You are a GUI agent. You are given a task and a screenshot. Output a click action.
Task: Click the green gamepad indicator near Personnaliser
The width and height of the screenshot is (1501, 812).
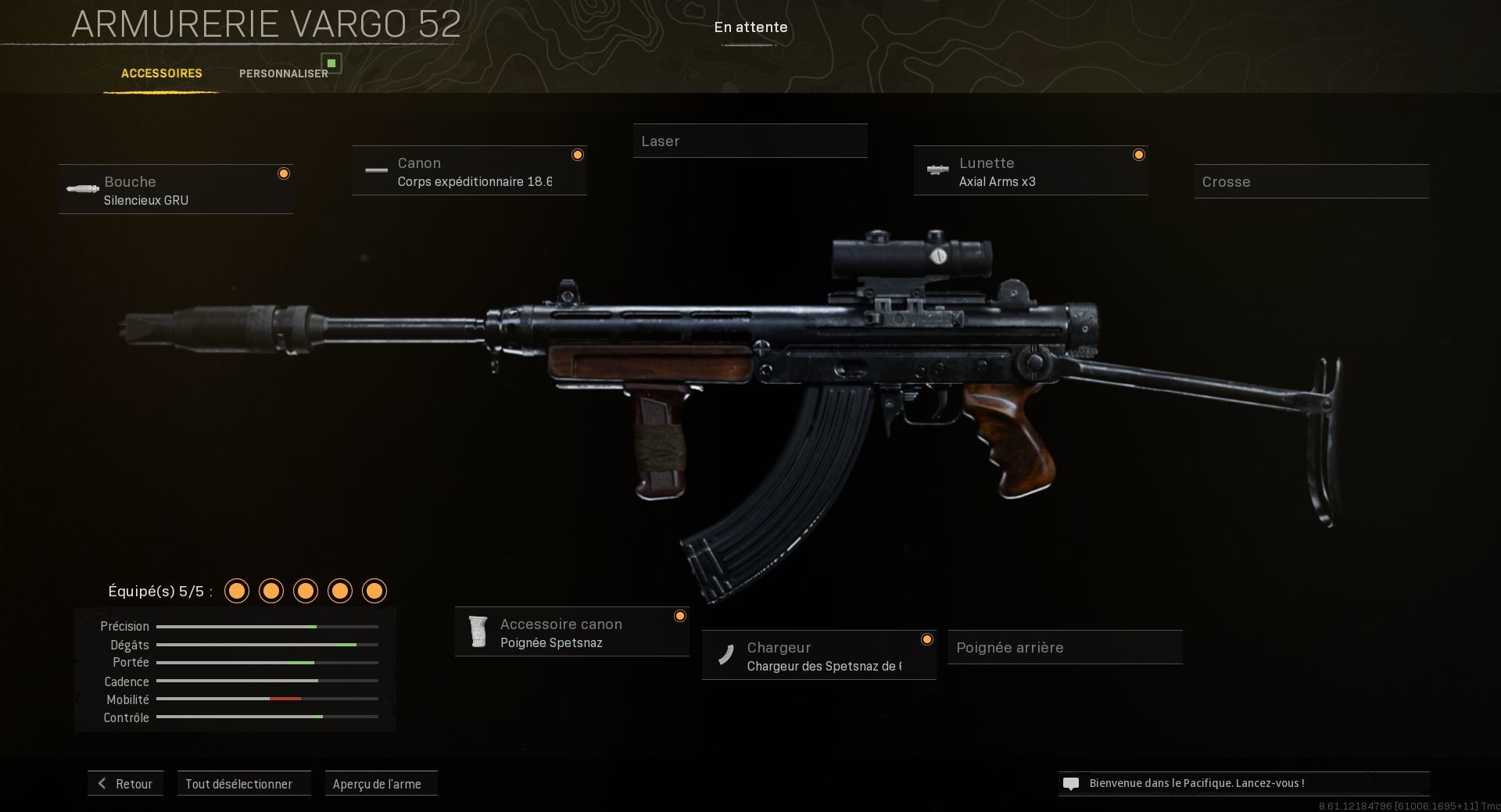[x=332, y=63]
